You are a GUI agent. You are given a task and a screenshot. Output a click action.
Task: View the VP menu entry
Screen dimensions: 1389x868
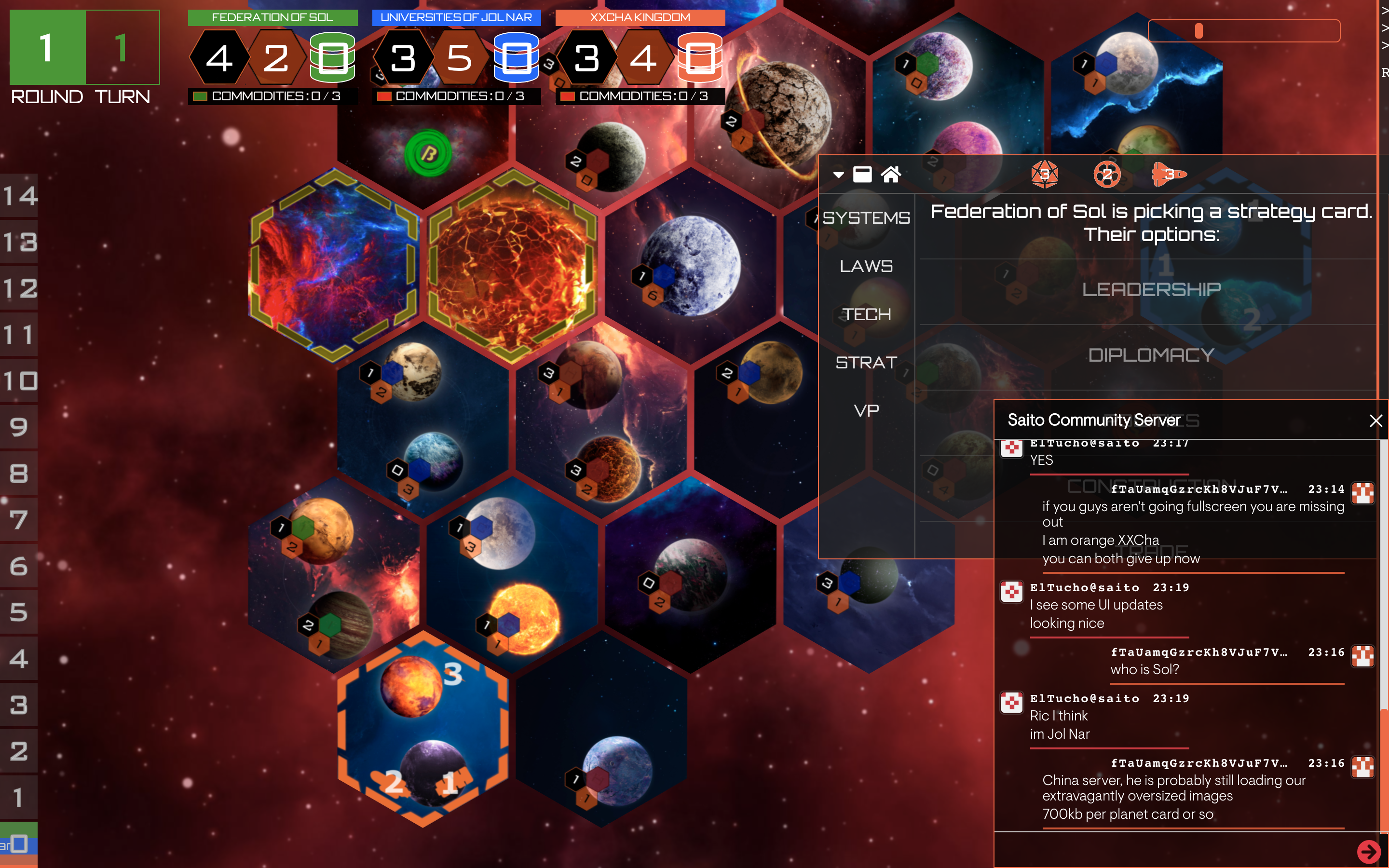[866, 410]
